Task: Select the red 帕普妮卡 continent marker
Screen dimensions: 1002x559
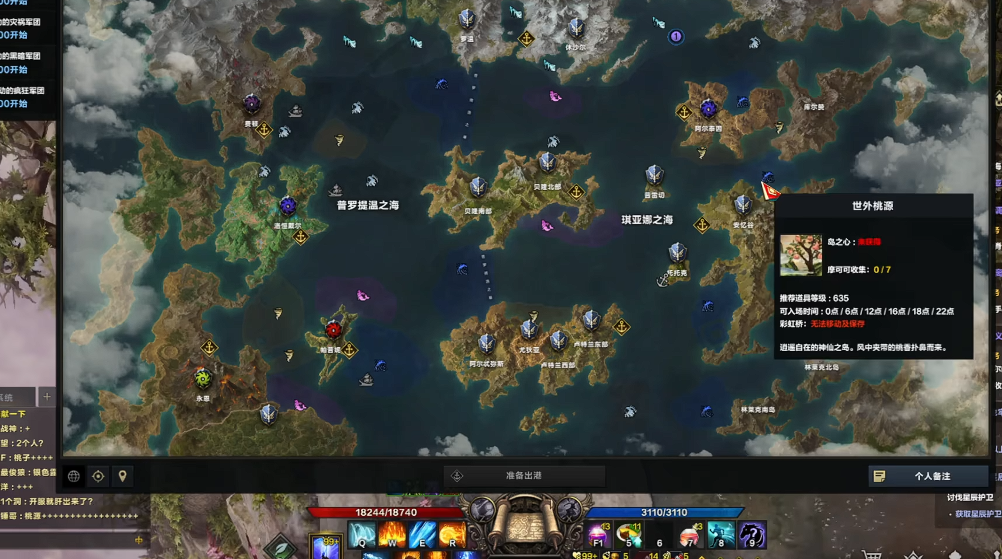Action: pyautogui.click(x=334, y=330)
